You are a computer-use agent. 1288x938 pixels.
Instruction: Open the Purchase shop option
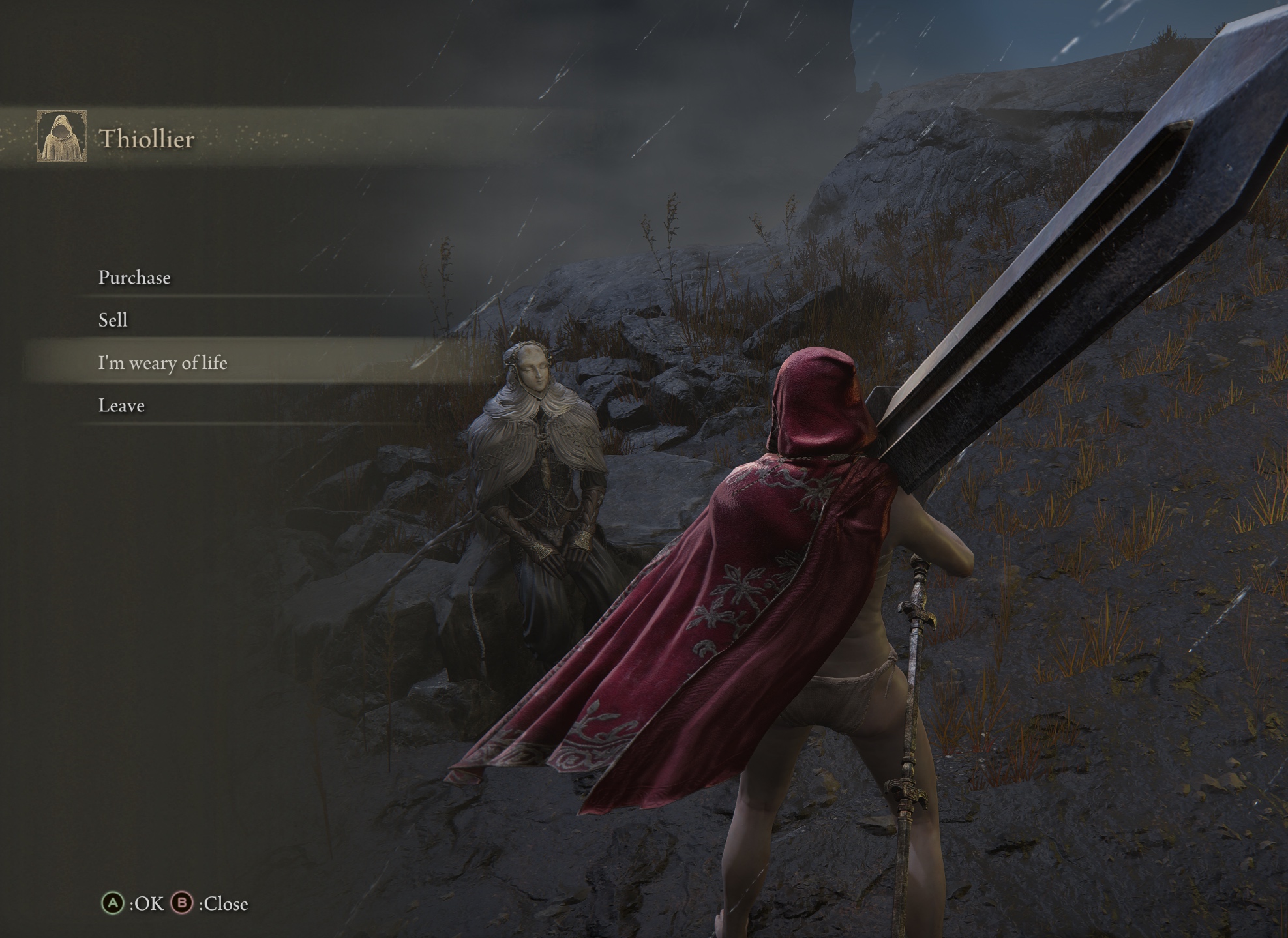click(134, 278)
